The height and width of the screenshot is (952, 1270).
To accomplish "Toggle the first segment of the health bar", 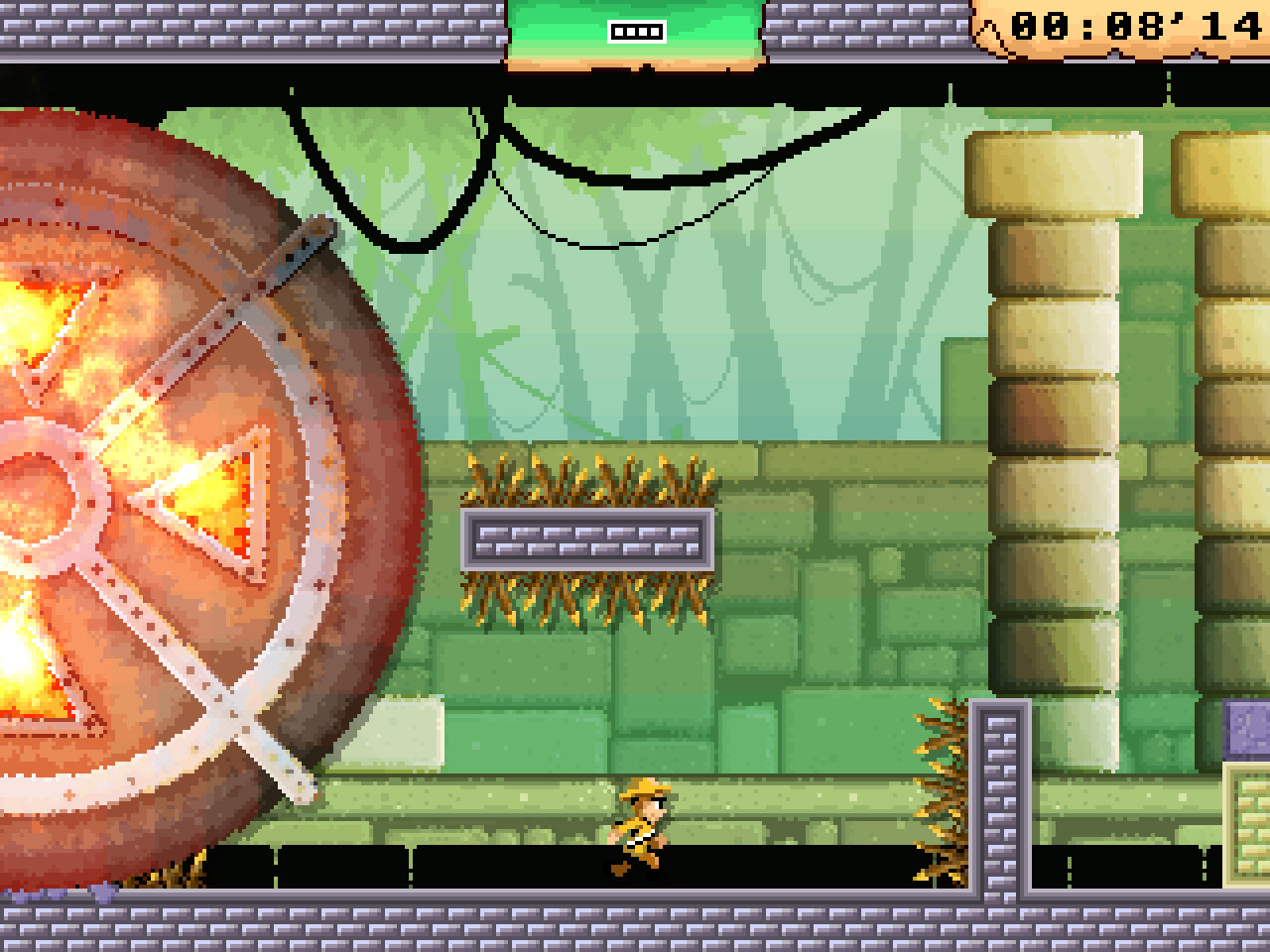I will [620, 30].
